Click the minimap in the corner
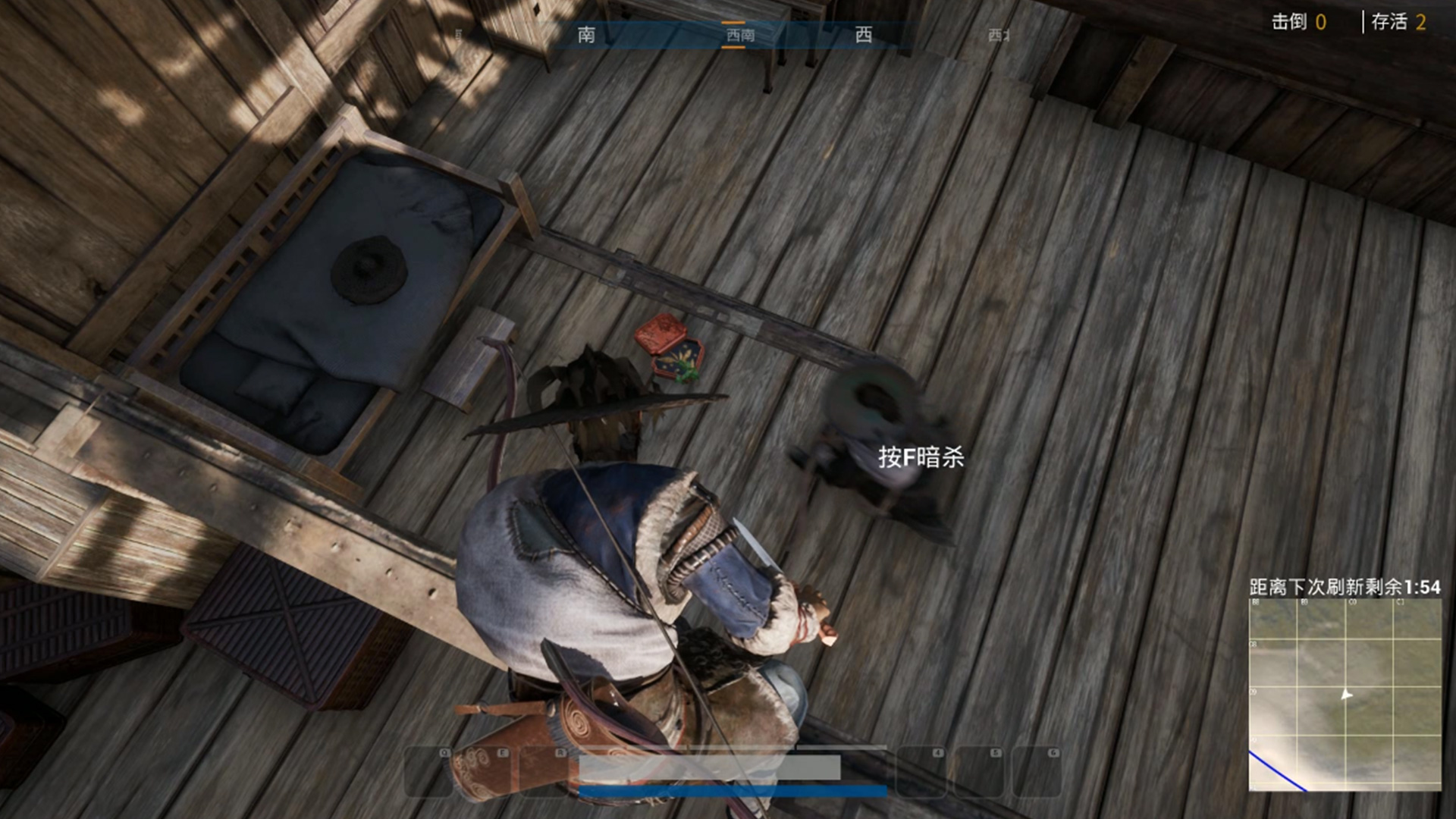 [1345, 695]
